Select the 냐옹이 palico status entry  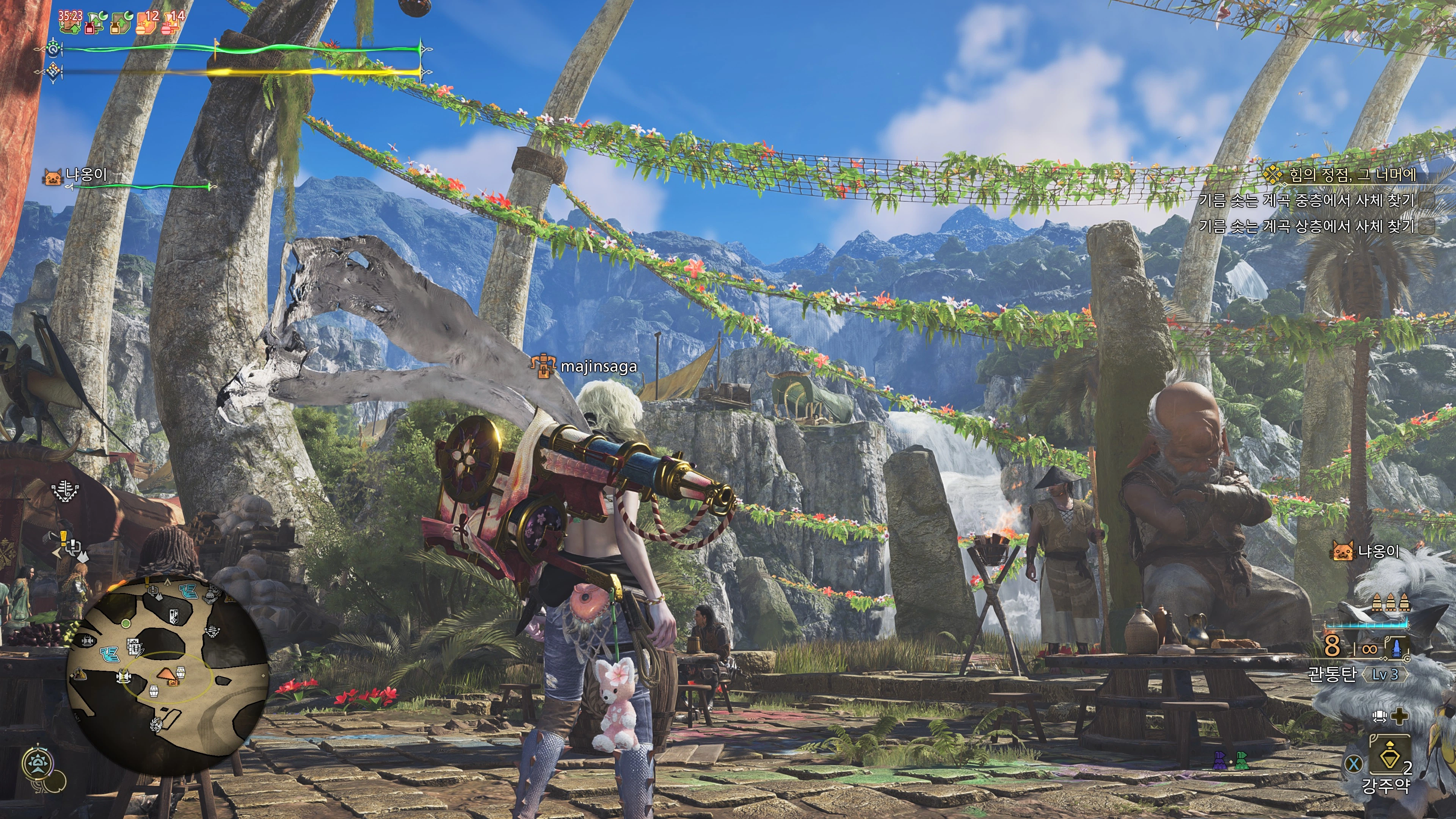coord(85,175)
